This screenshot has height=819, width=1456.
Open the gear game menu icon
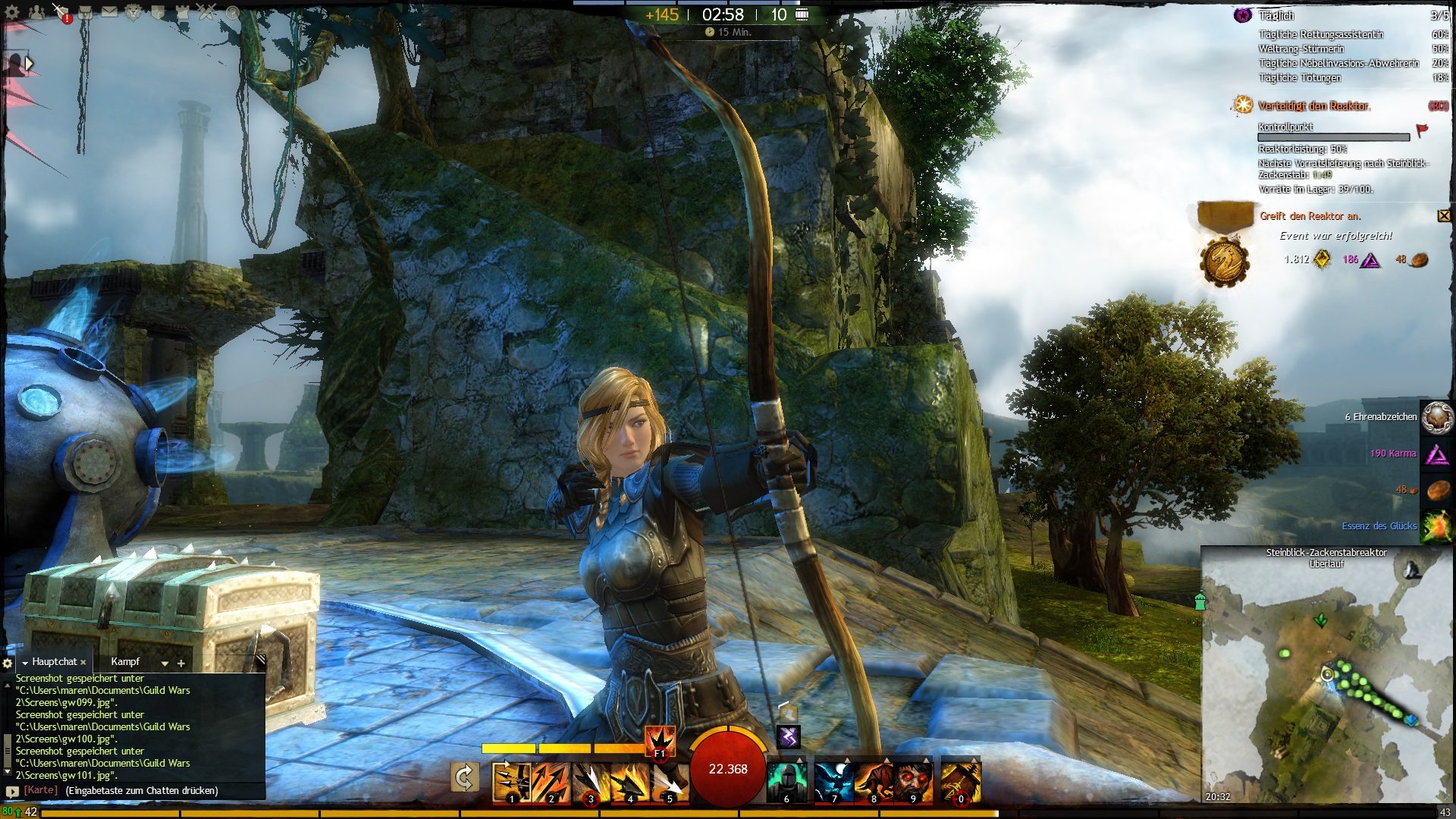(x=12, y=12)
